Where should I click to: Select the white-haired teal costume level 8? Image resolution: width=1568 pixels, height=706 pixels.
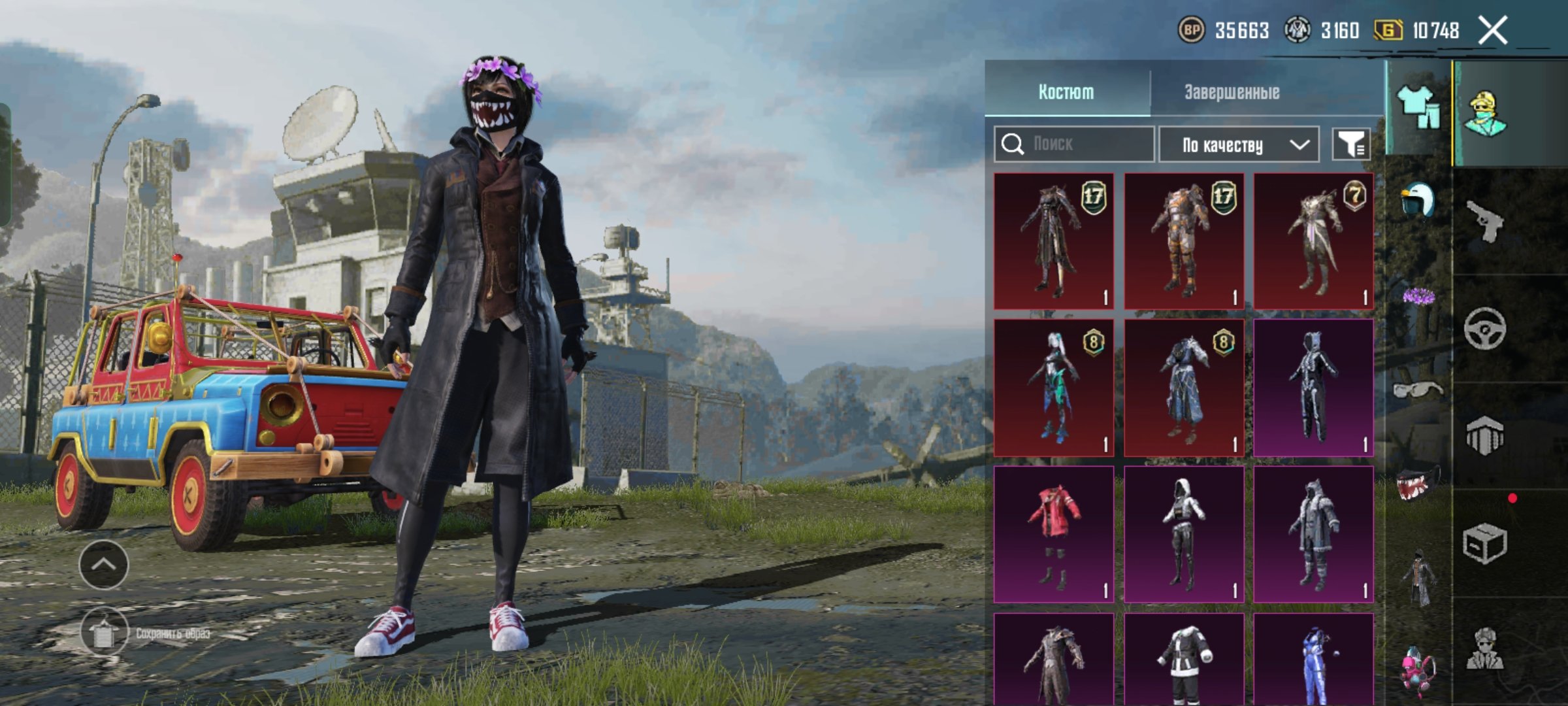1054,388
